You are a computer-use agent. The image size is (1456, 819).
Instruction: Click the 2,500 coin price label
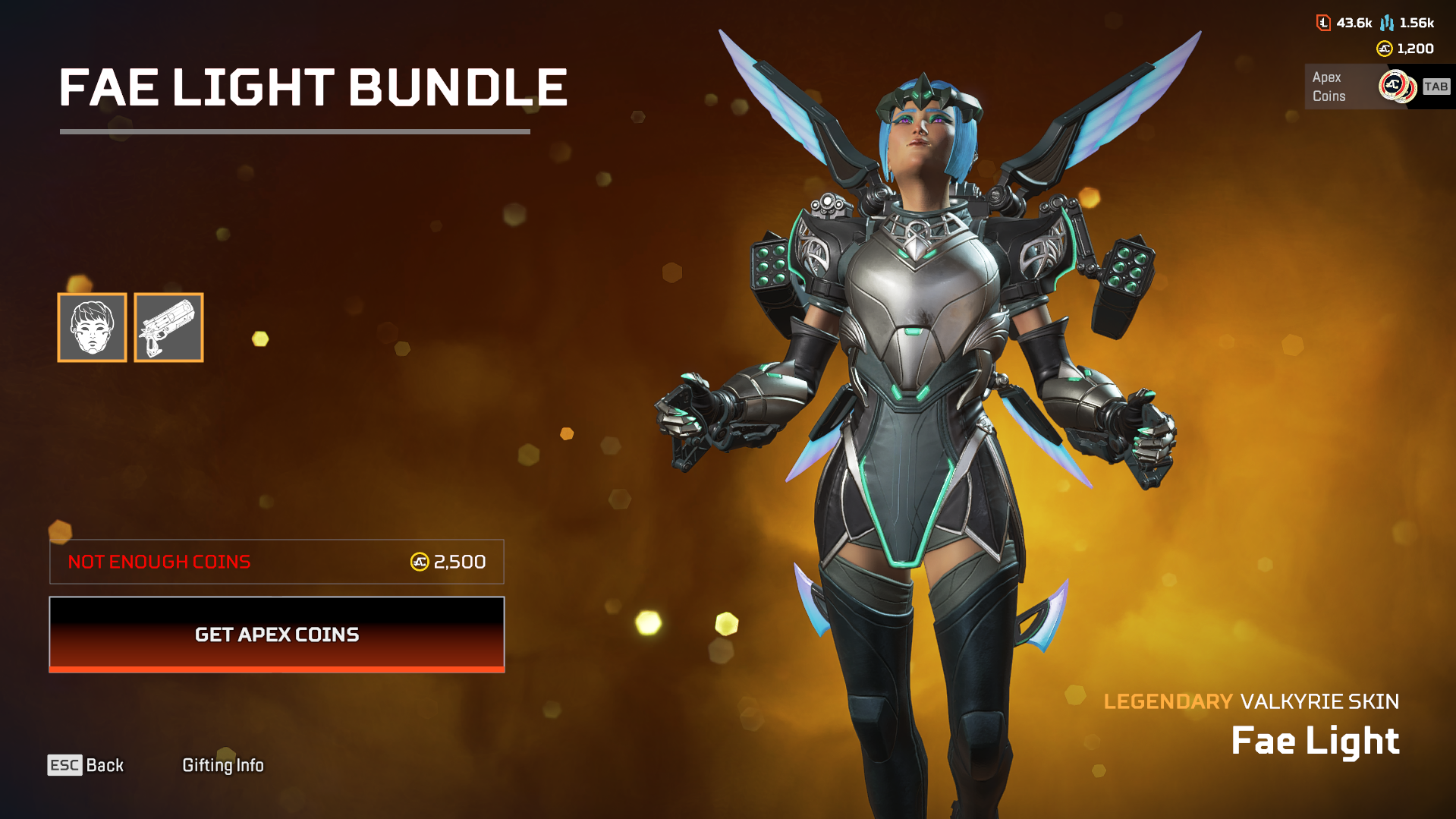point(459,562)
